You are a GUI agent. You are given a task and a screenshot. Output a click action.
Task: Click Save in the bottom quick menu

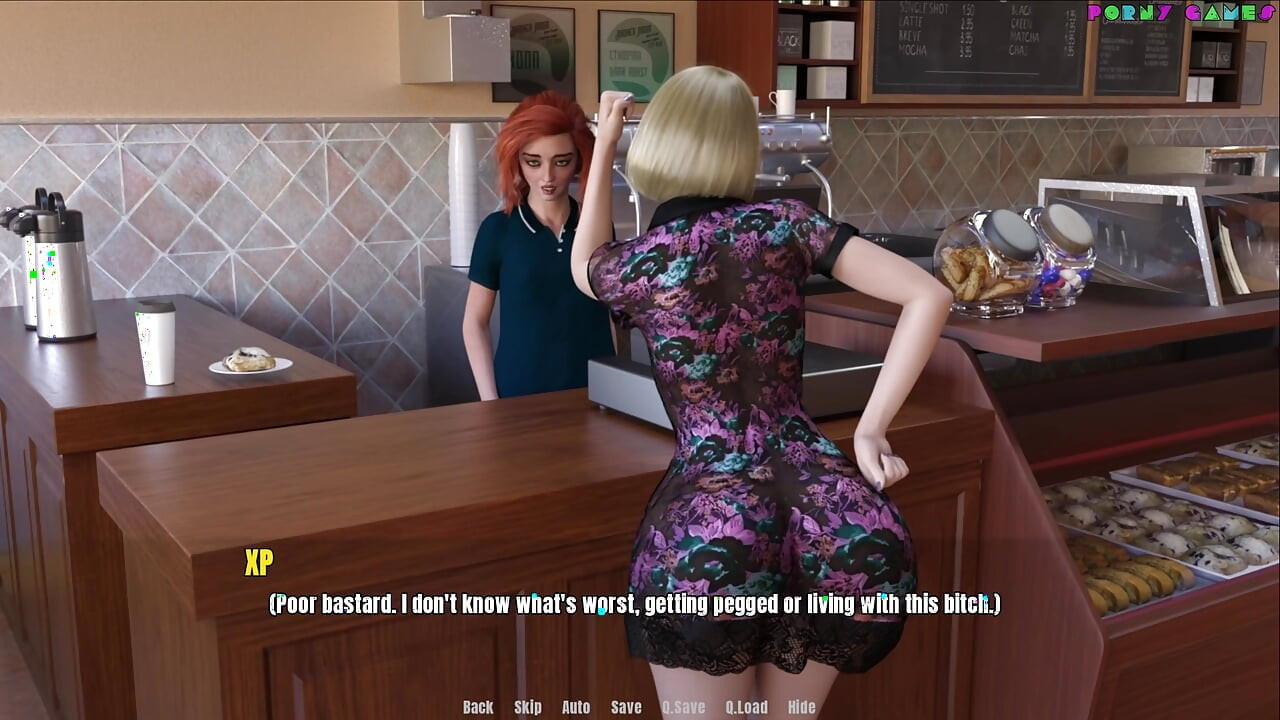click(x=626, y=707)
